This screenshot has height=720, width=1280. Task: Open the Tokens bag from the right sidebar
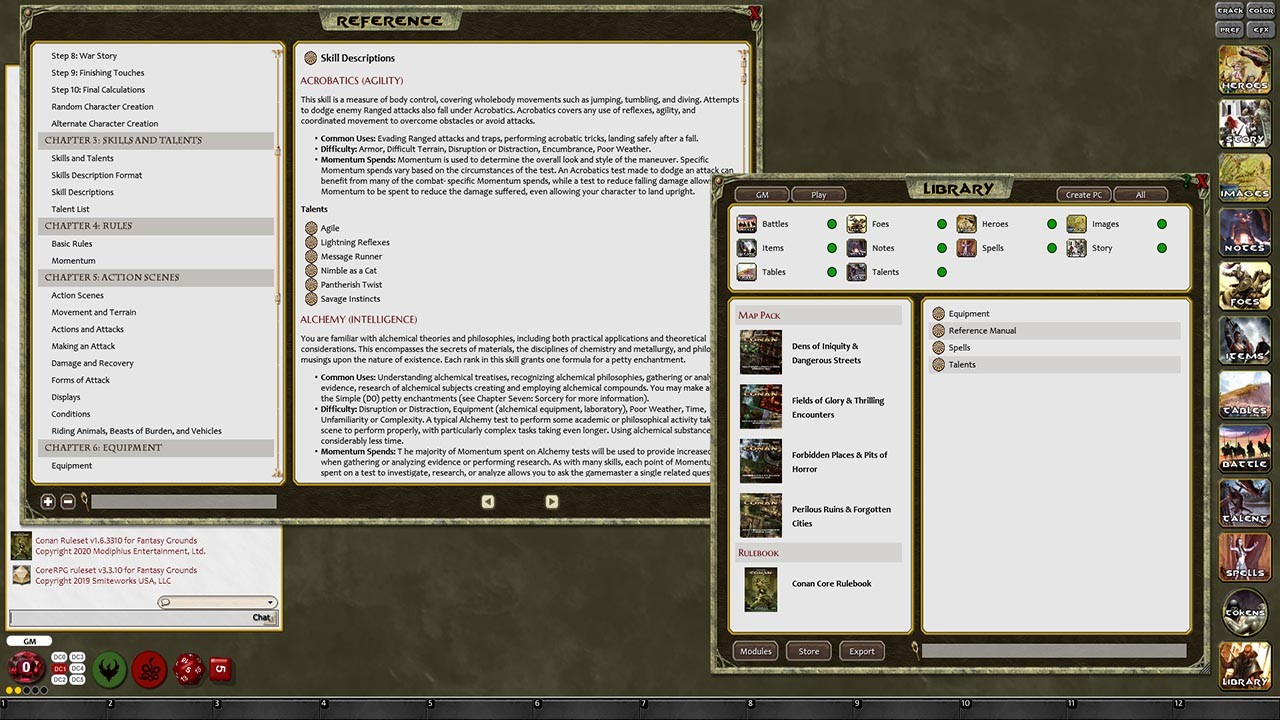(x=1244, y=612)
